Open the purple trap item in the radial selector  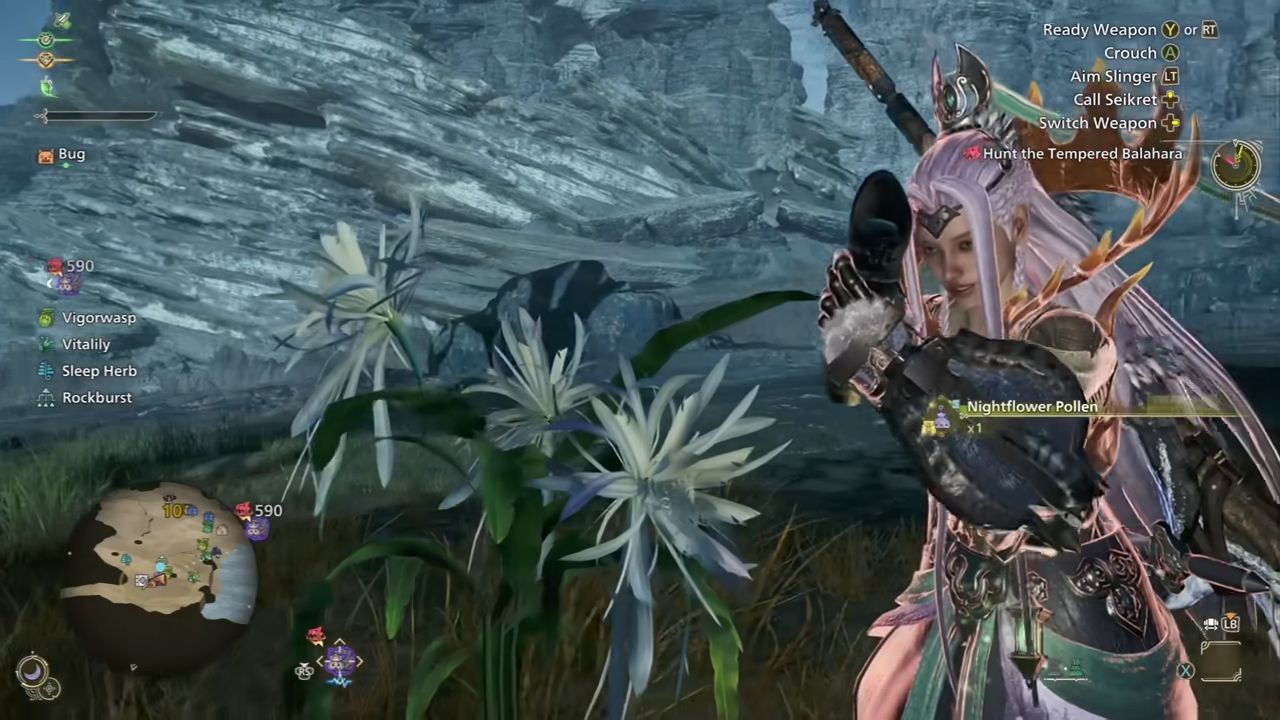[340, 659]
